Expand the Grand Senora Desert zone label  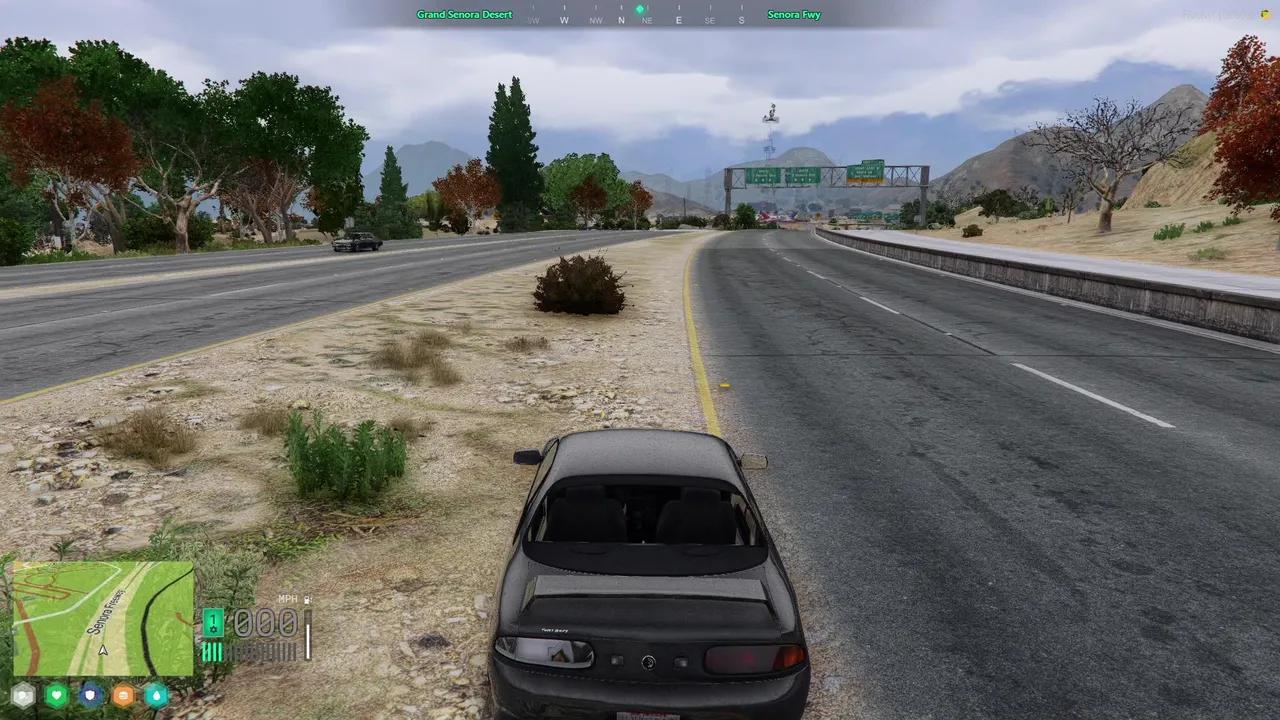464,14
